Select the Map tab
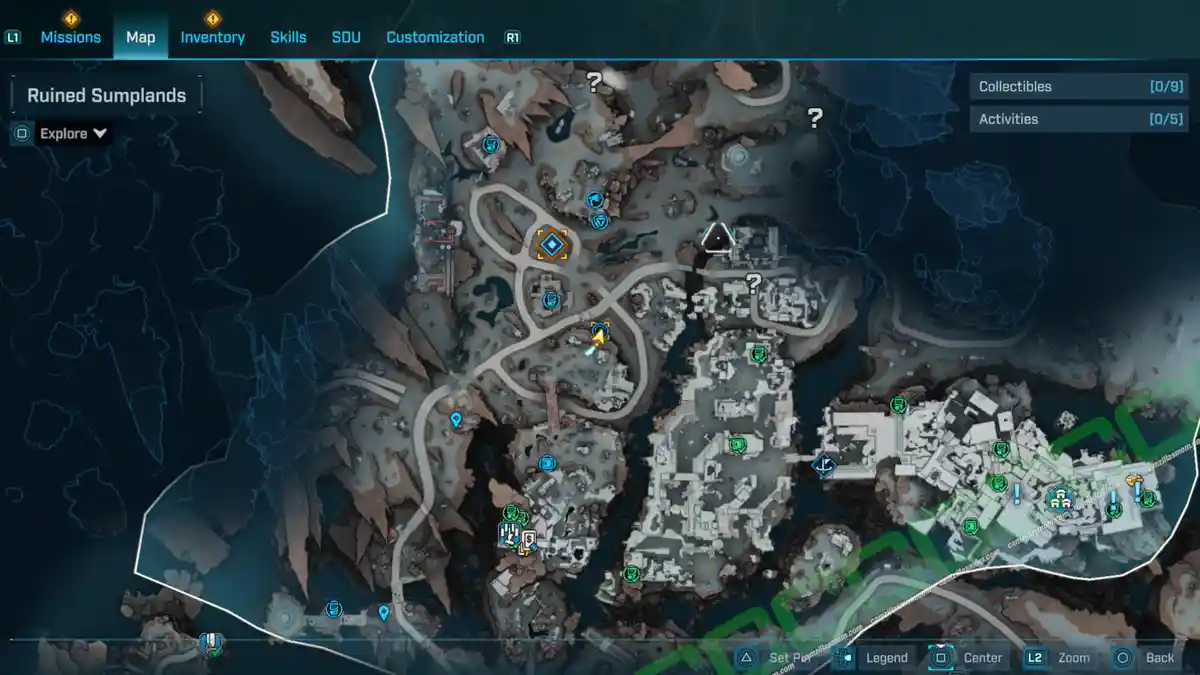The image size is (1200, 675). tap(140, 37)
